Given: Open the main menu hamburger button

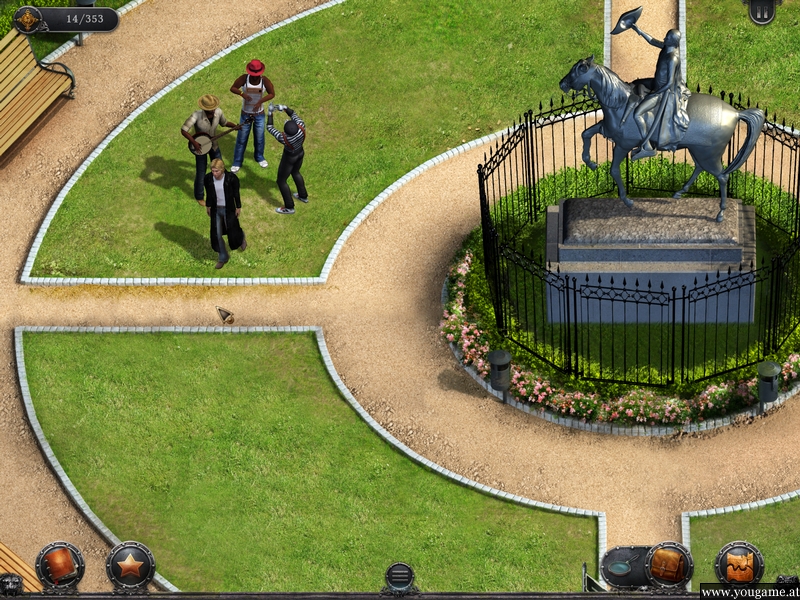Looking at the screenshot, I should [x=399, y=576].
